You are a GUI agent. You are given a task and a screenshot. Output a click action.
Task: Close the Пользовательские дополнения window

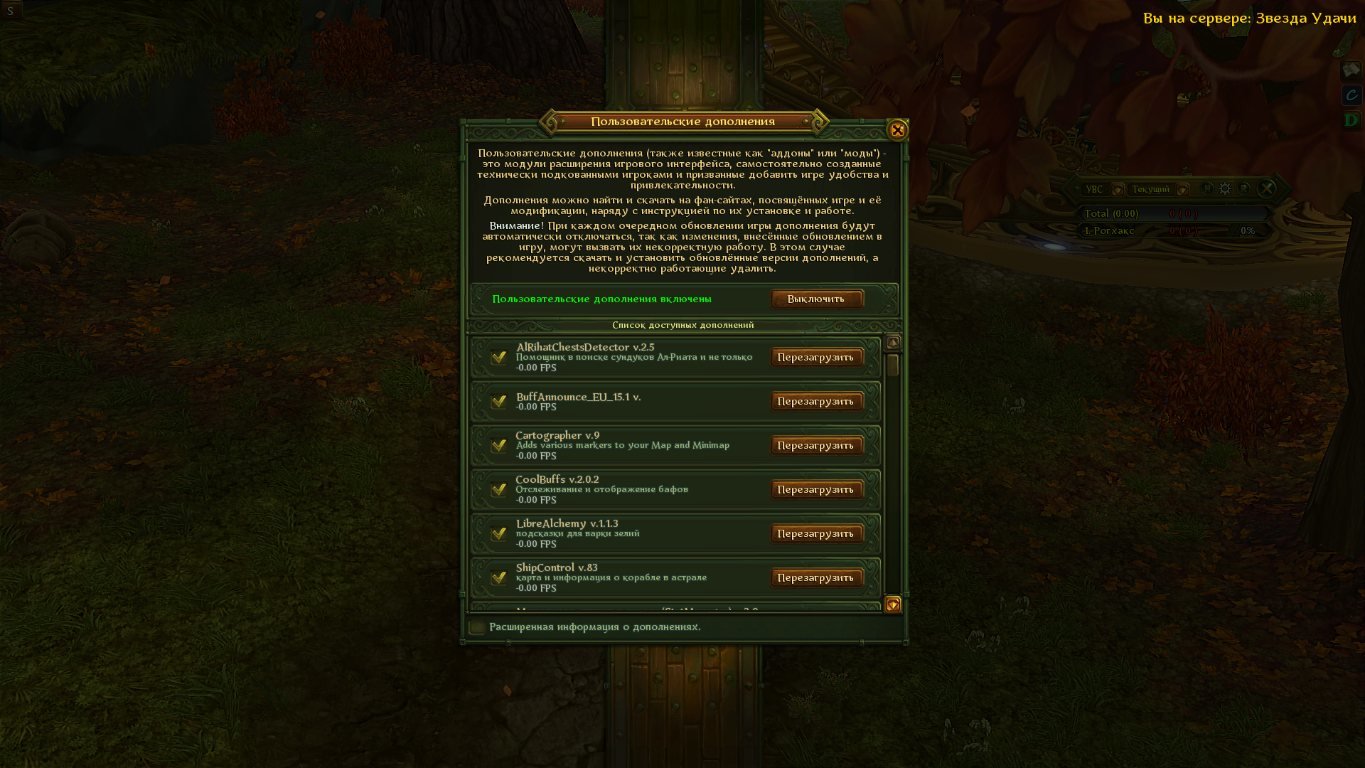[x=898, y=129]
